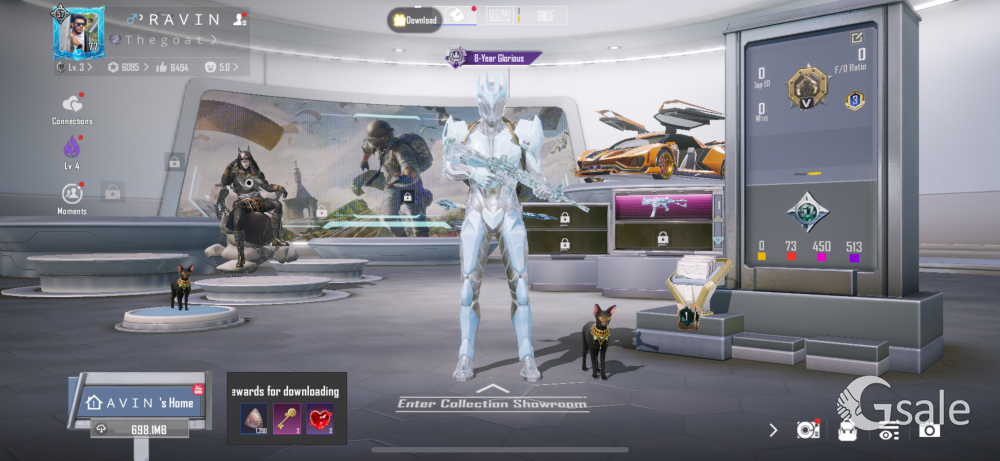Enter Collection Showroom
The height and width of the screenshot is (461, 1000).
click(x=492, y=403)
